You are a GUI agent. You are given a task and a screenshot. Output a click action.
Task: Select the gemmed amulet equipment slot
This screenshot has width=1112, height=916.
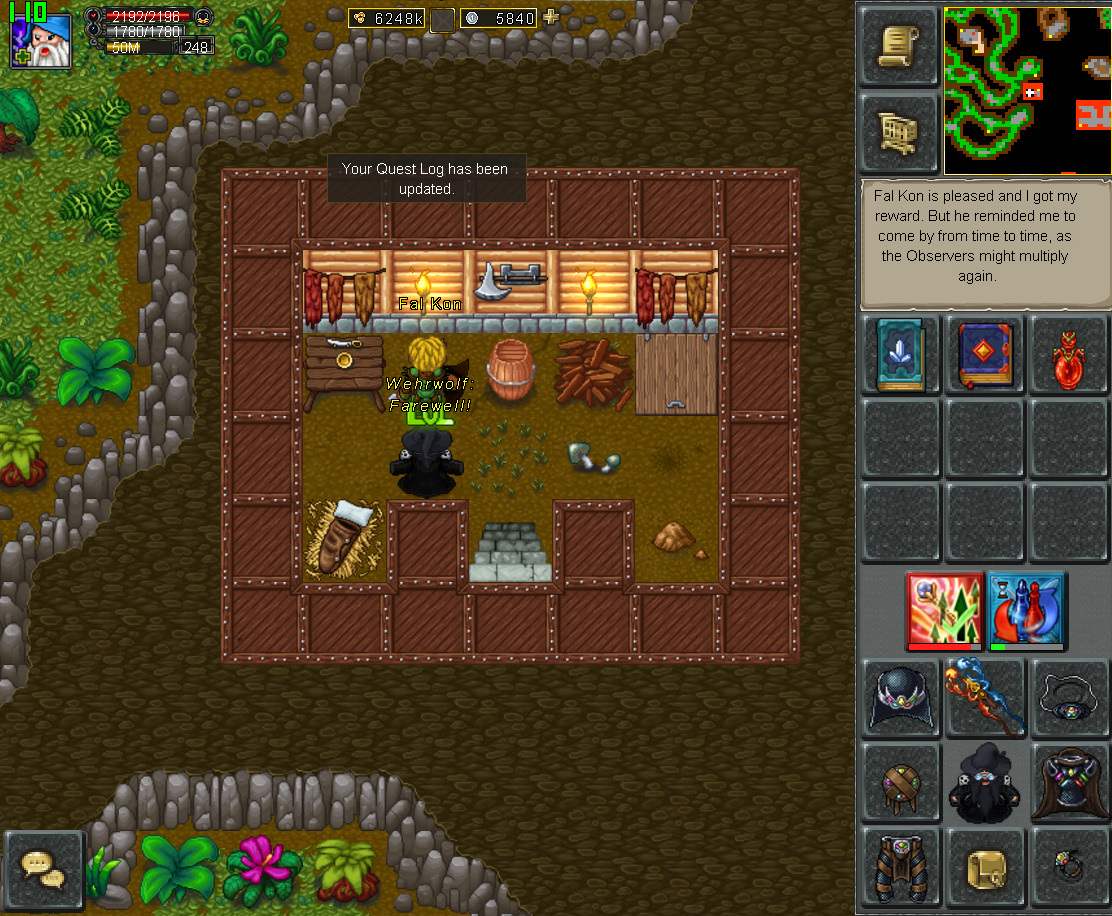pos(1068,697)
